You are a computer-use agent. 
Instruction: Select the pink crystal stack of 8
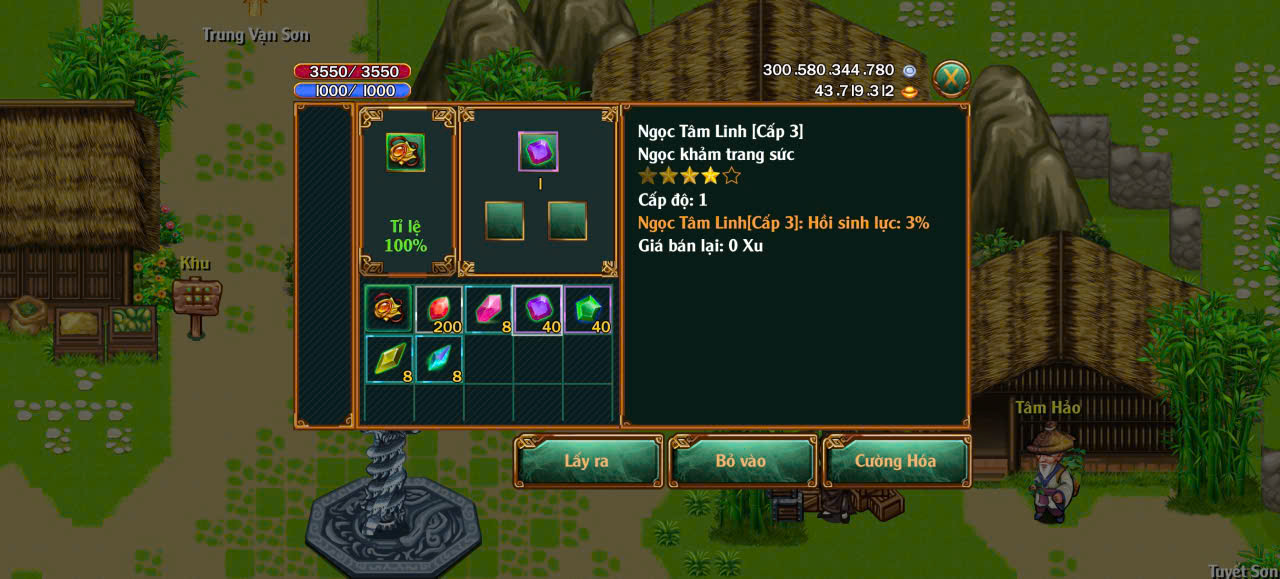point(488,309)
